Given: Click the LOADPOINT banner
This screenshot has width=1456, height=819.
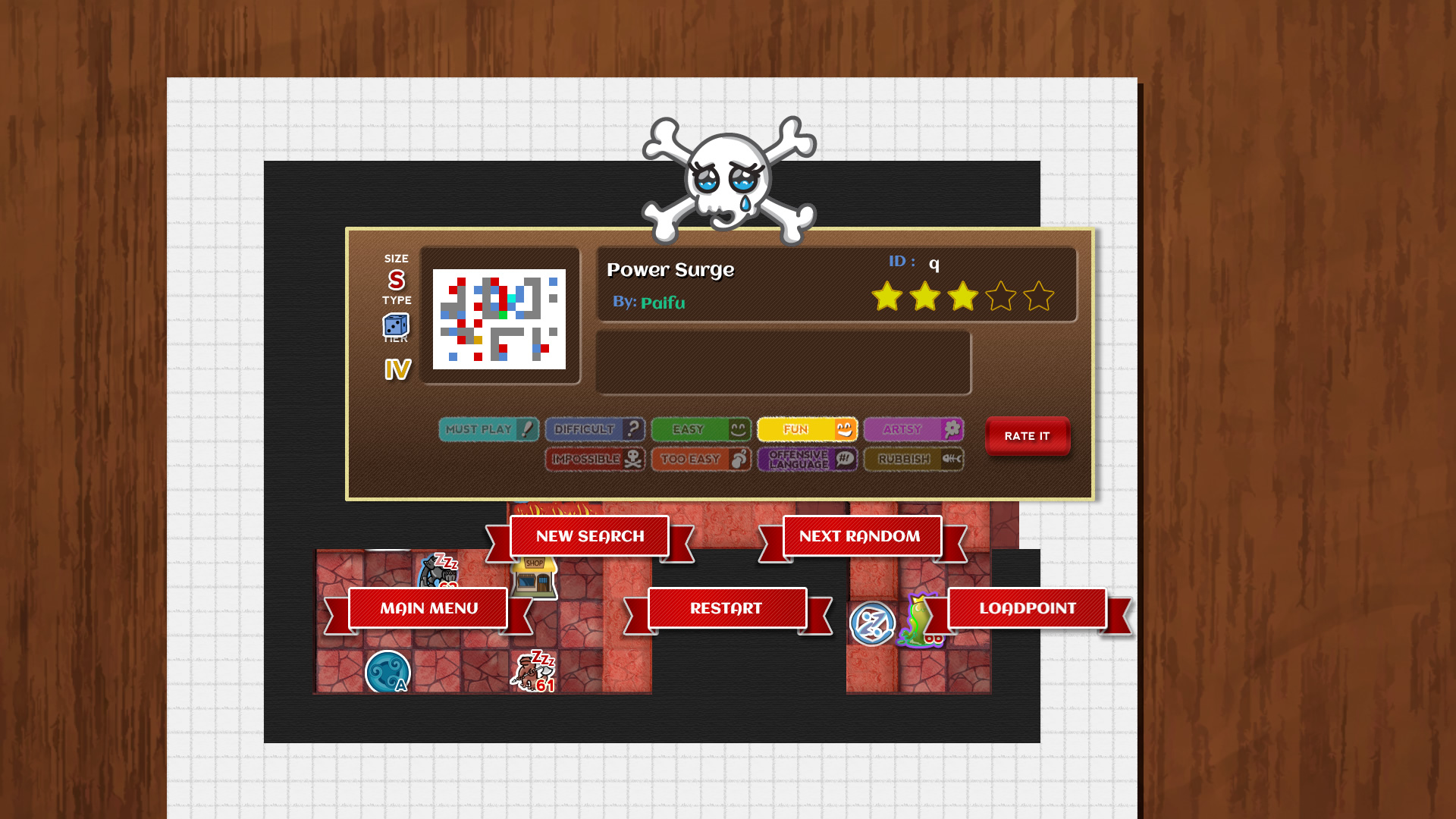Looking at the screenshot, I should coord(1028,607).
